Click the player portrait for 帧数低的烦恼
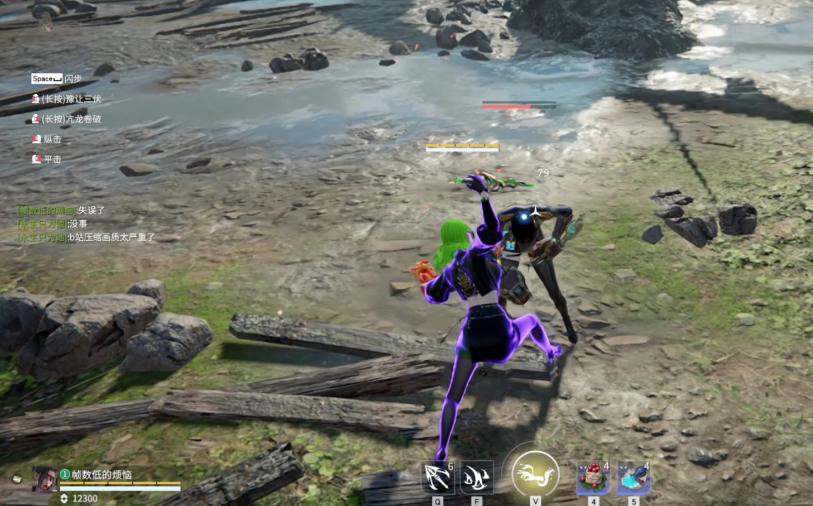The height and width of the screenshot is (506, 813). pyautogui.click(x=44, y=479)
